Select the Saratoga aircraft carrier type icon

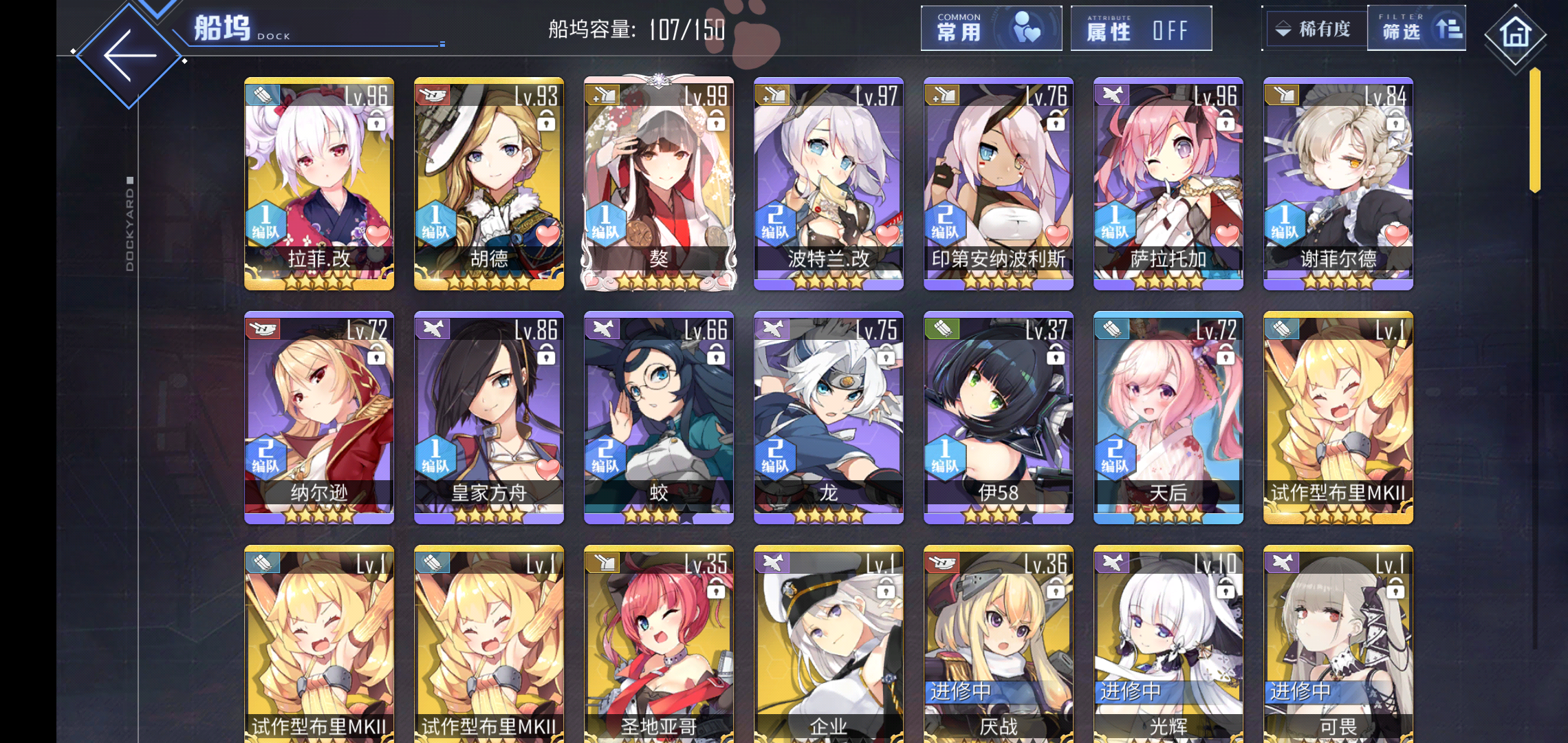1111,96
